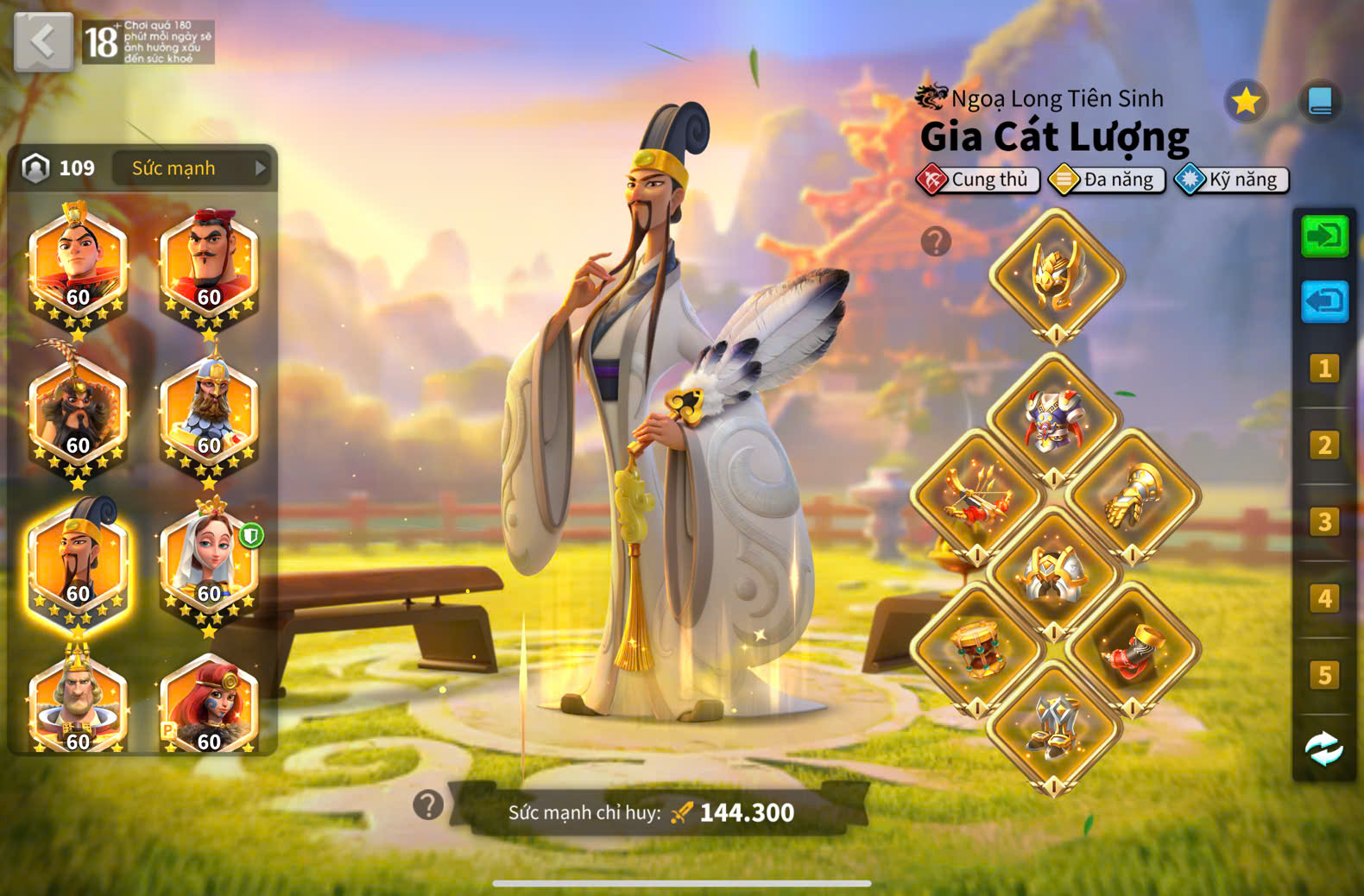
Task: Mark commander favorite with the star button
Action: 1246,102
